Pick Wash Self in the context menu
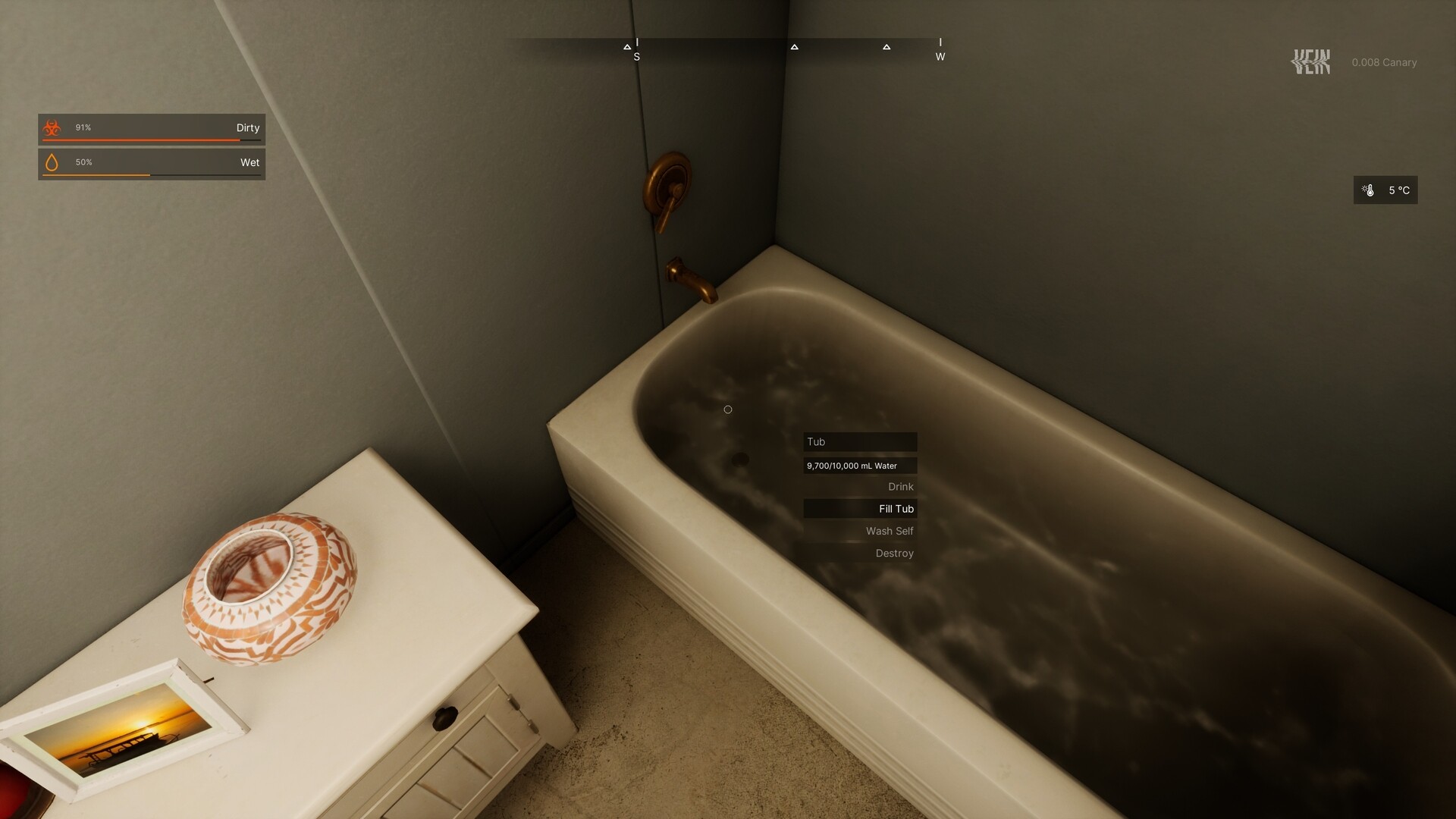The width and height of the screenshot is (1456, 819). (x=889, y=531)
